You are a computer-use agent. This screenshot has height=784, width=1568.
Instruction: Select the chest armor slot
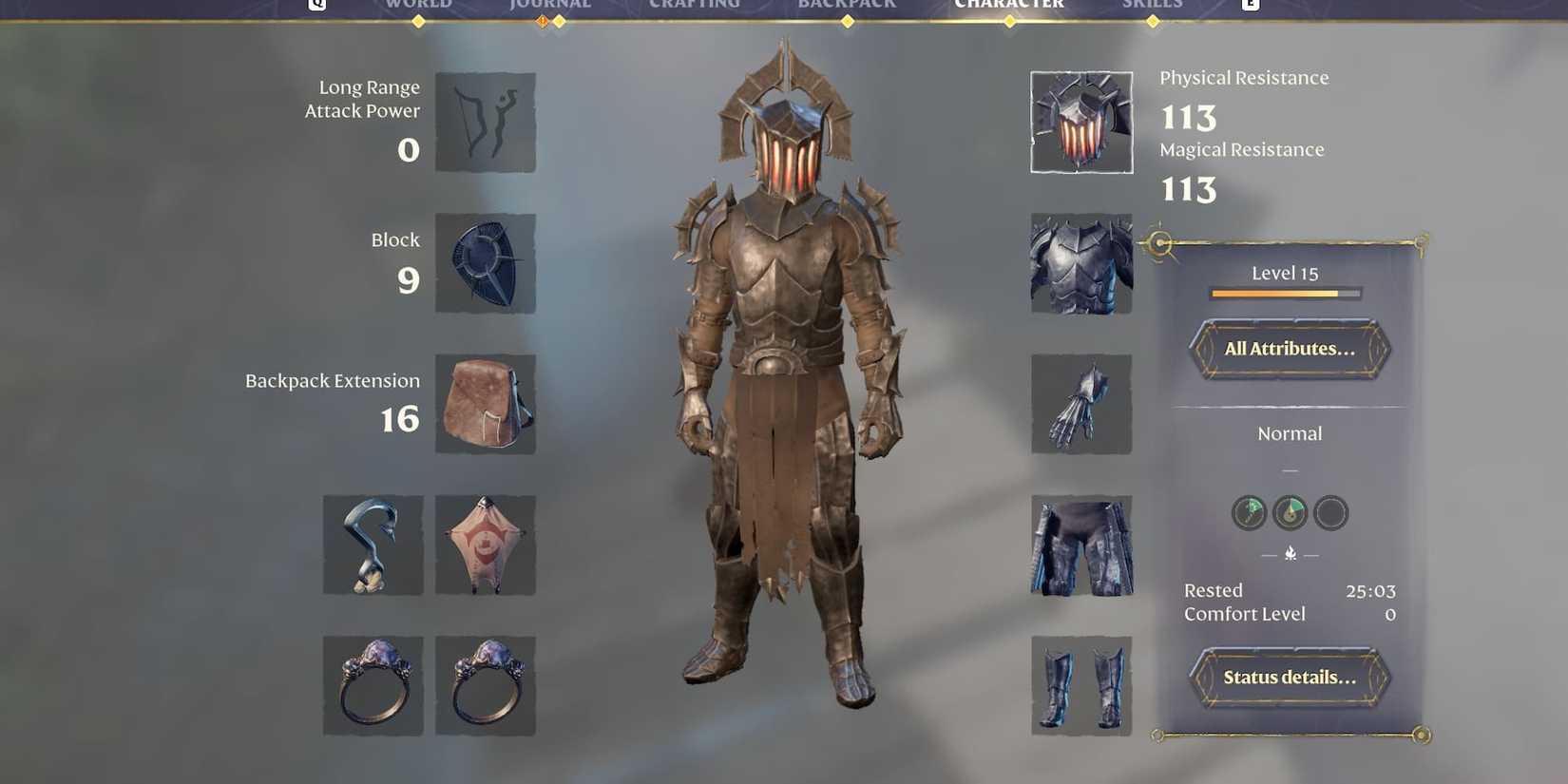(x=1080, y=263)
